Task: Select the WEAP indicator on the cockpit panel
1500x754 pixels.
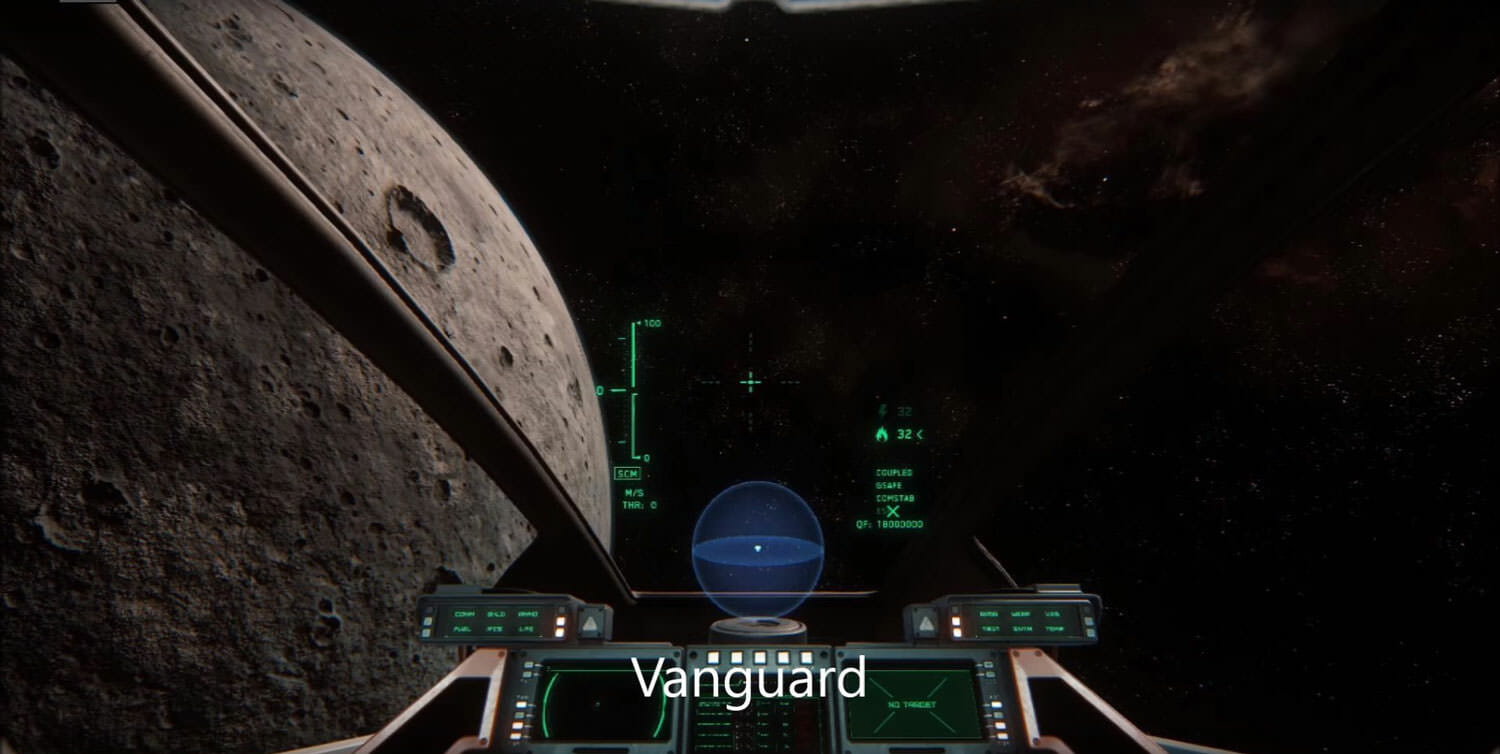Action: 1020,614
